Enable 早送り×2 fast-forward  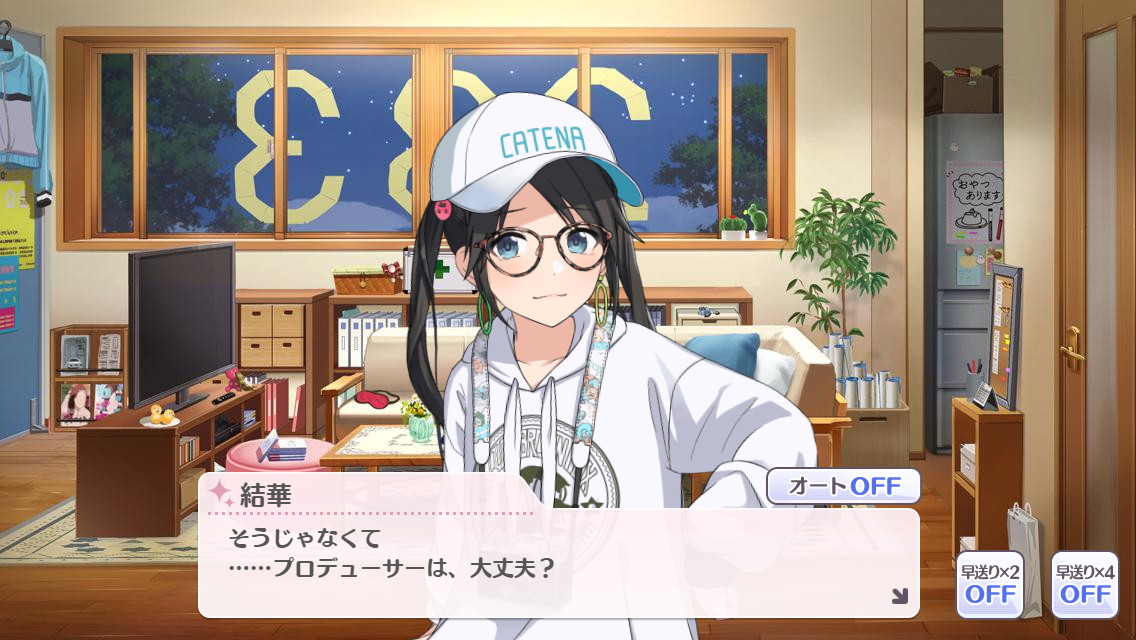[x=989, y=584]
